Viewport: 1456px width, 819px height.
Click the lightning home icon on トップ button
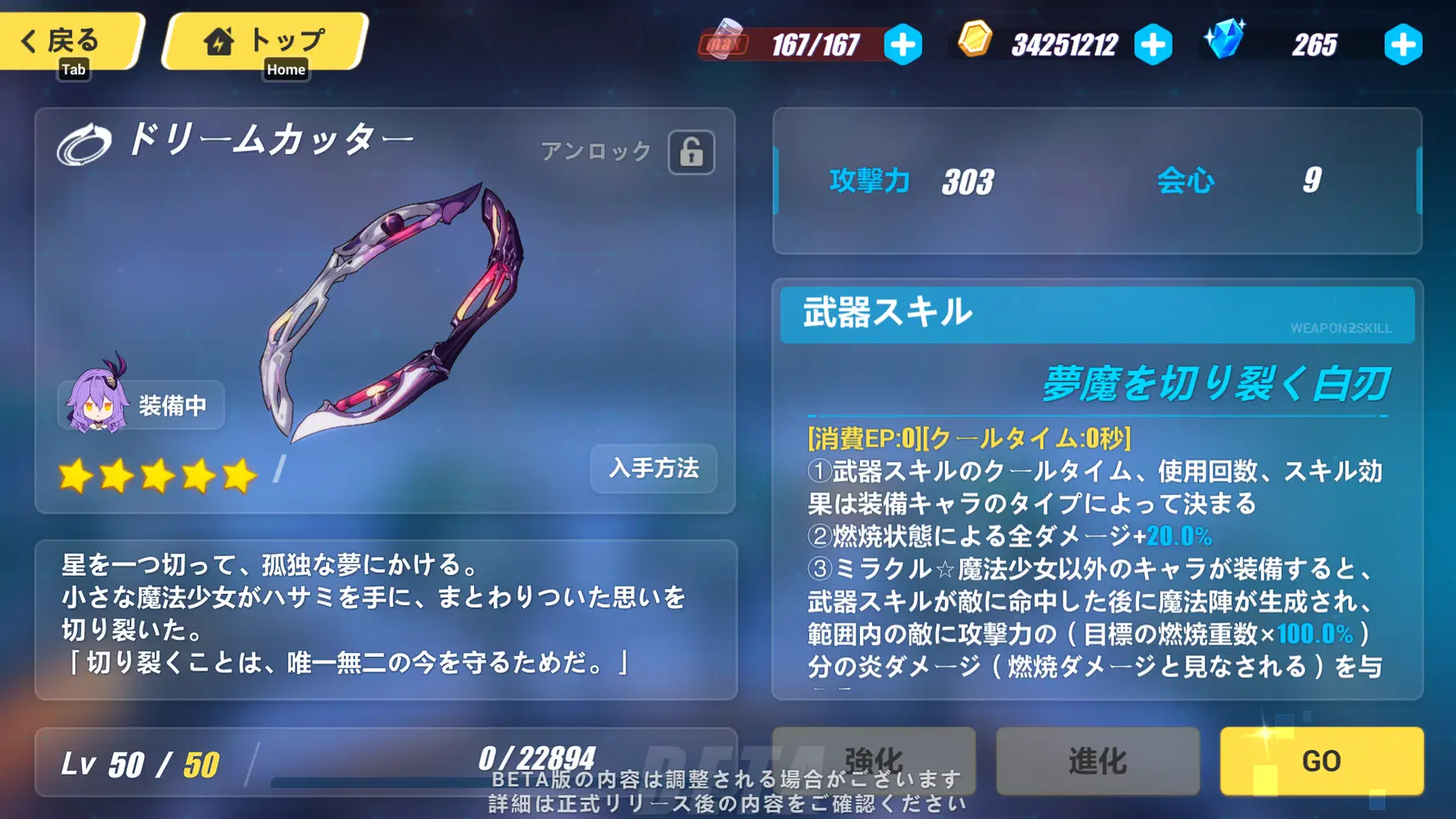coord(218,40)
